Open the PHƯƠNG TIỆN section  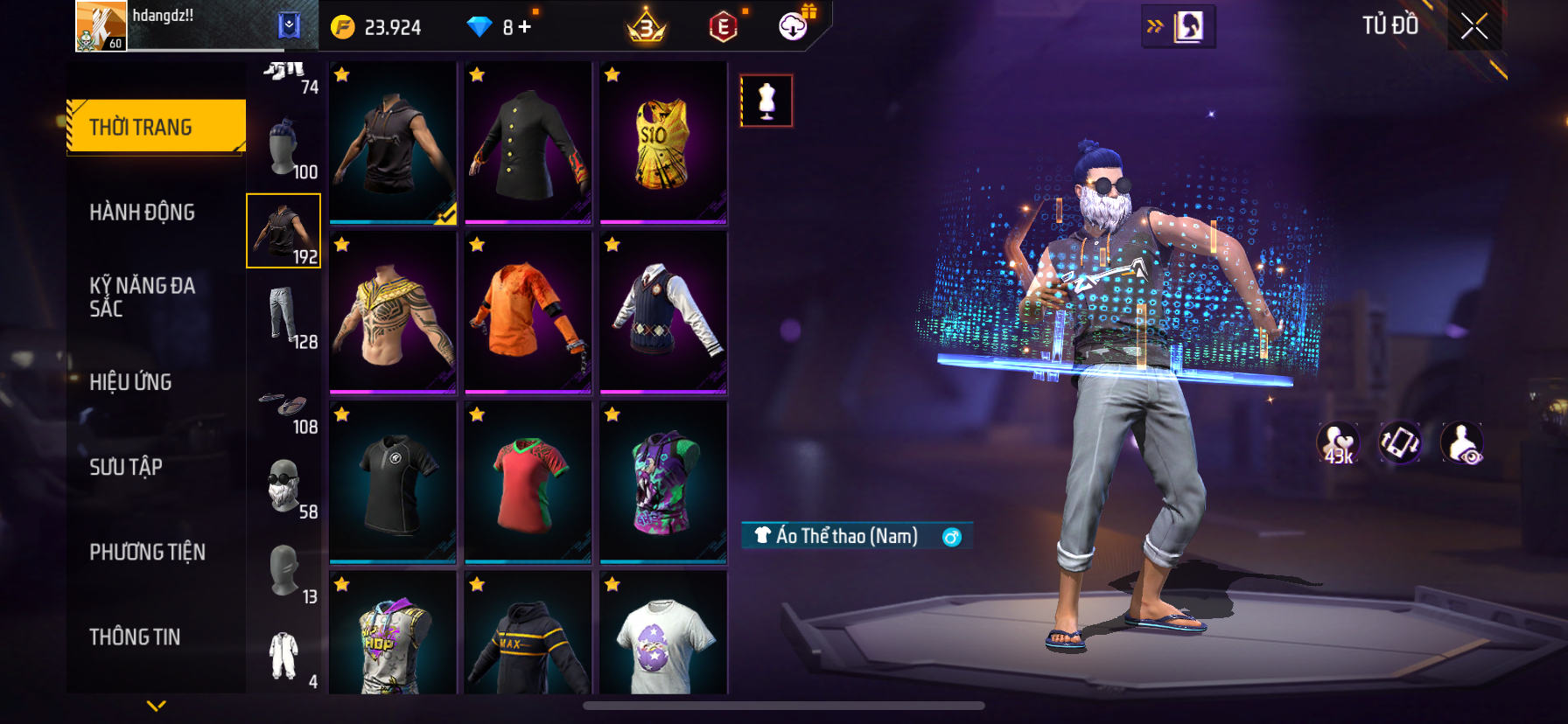point(147,552)
